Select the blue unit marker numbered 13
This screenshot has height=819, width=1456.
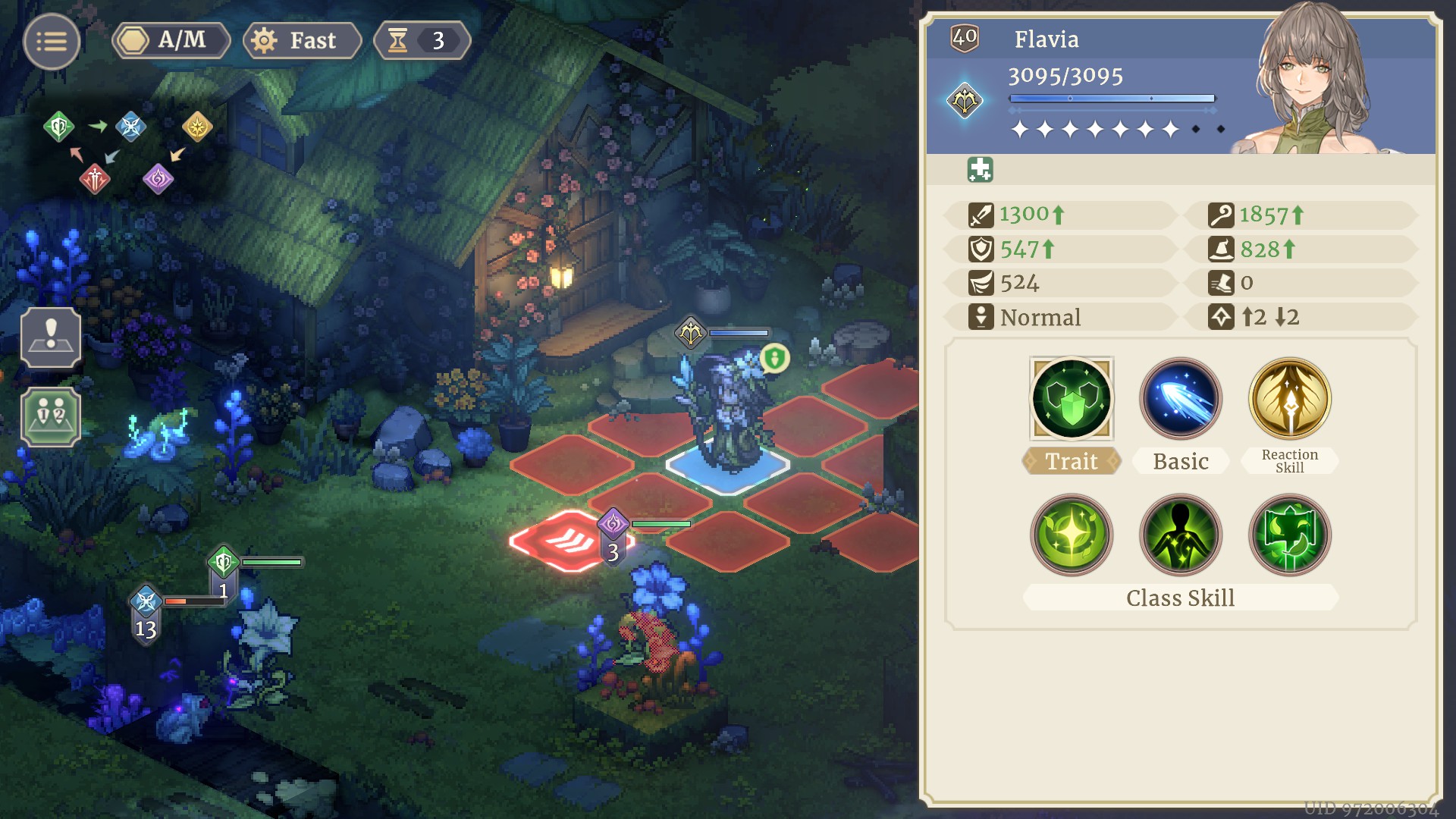click(146, 614)
